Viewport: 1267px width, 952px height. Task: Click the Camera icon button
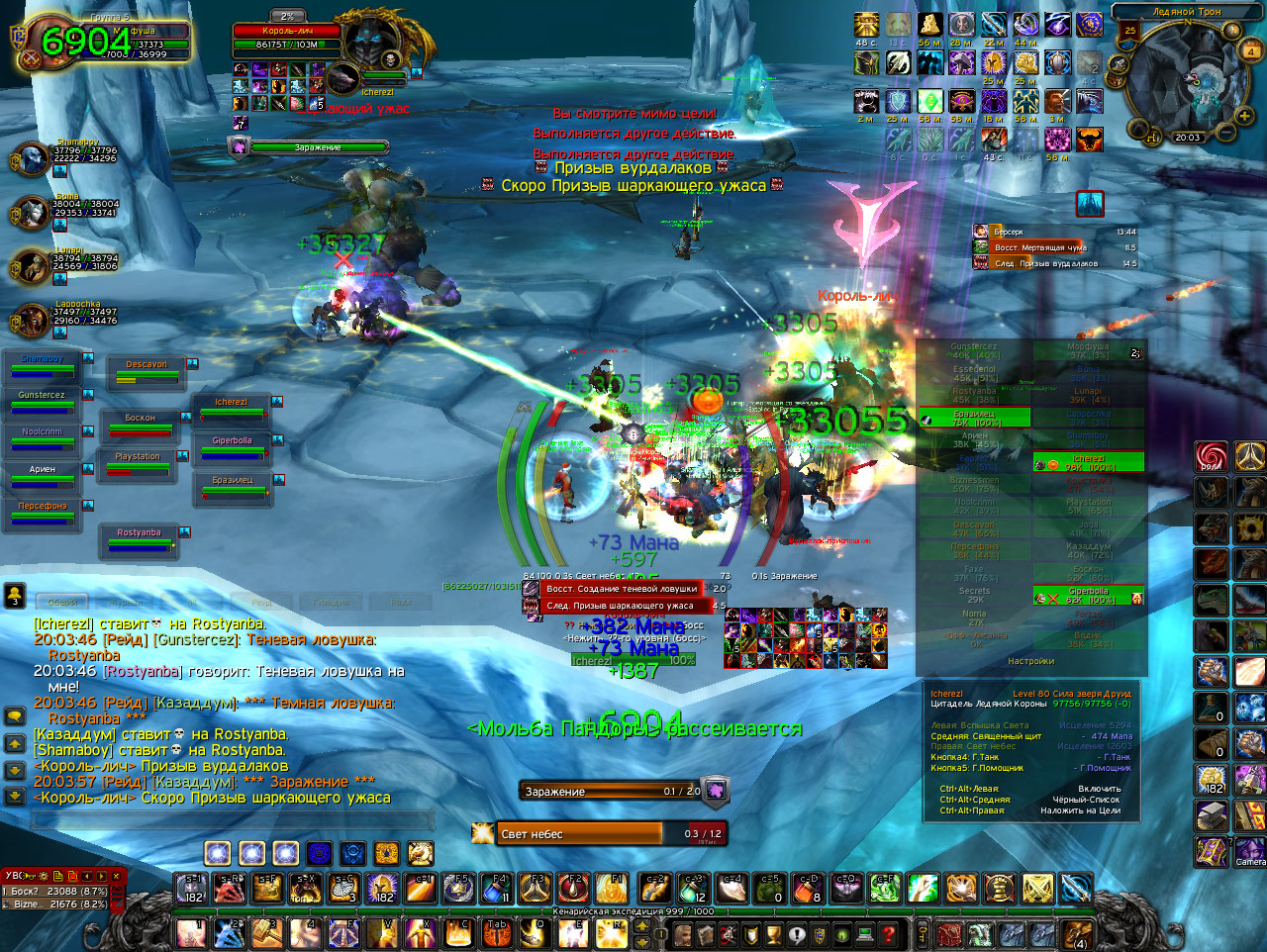point(1250,851)
